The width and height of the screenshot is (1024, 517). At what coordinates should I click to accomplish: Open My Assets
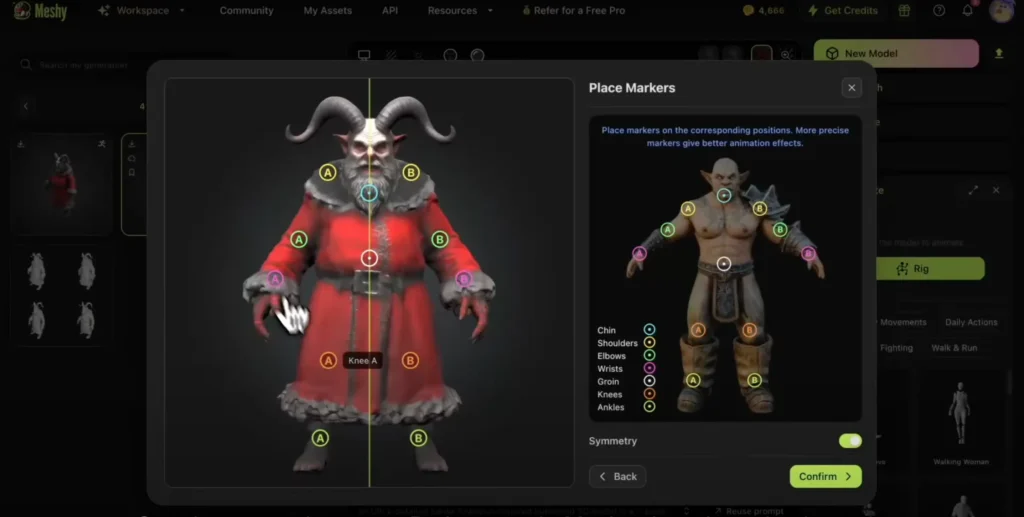click(327, 11)
